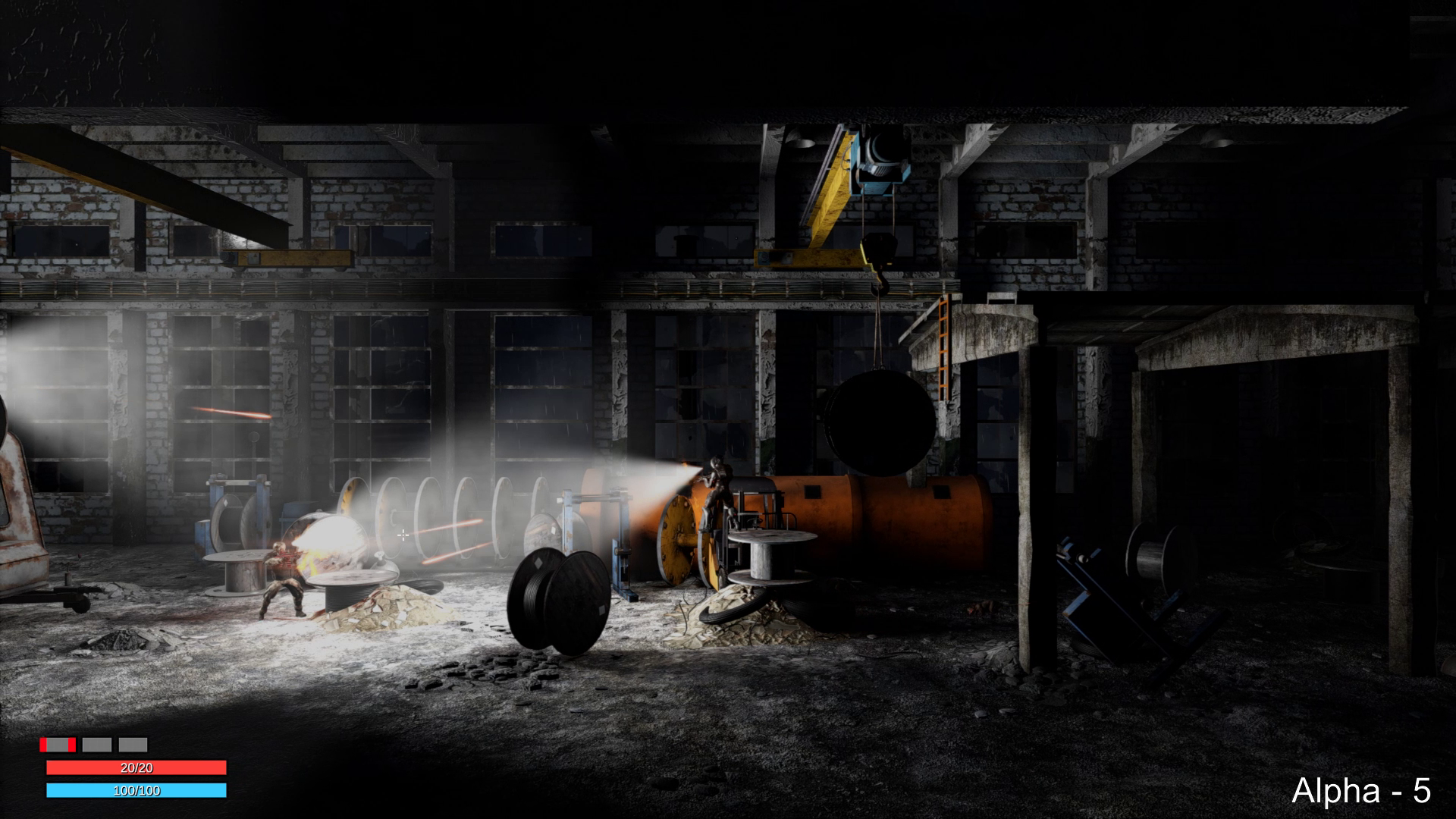Screen dimensions: 1456x819
Task: Click the large black cable spool on the ground
Action: click(557, 599)
